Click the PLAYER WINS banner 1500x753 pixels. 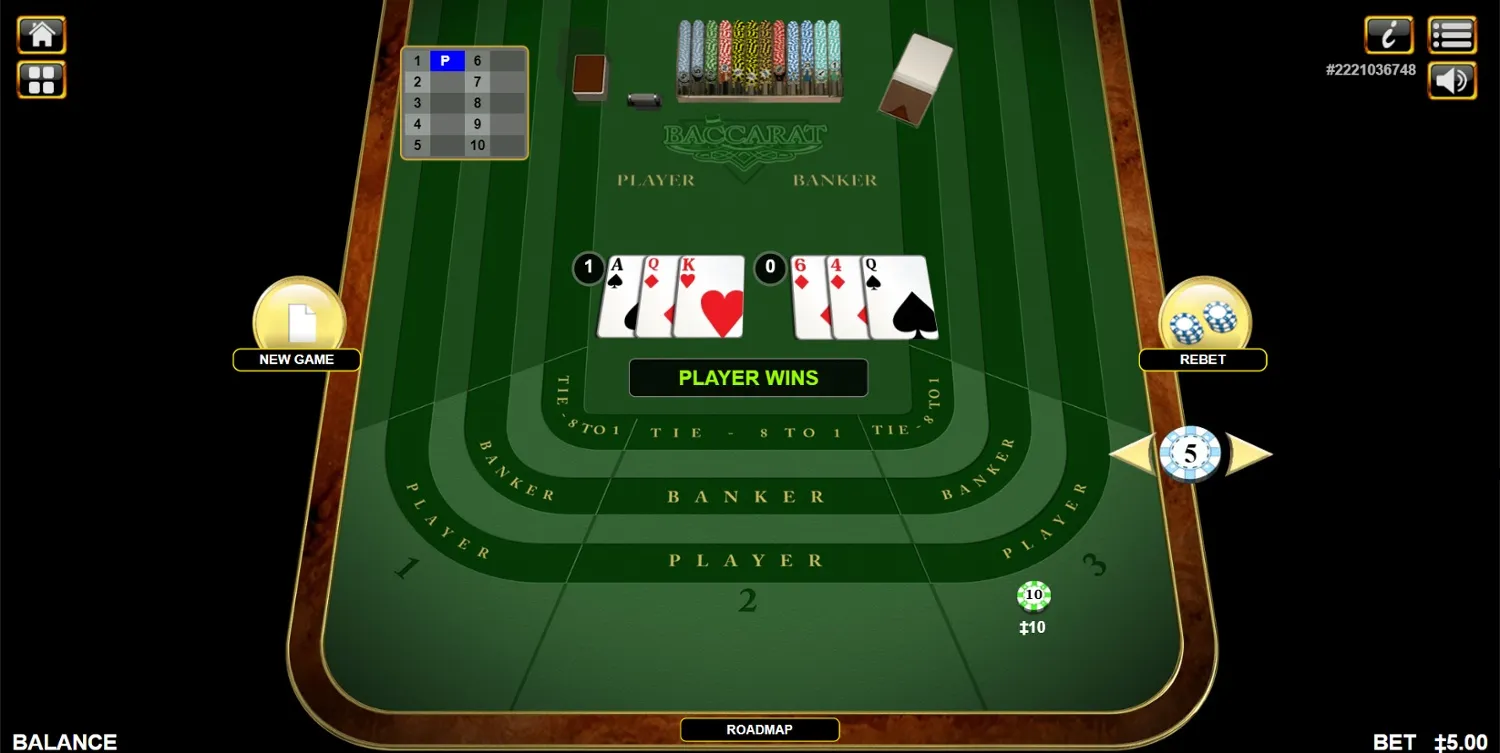(748, 377)
